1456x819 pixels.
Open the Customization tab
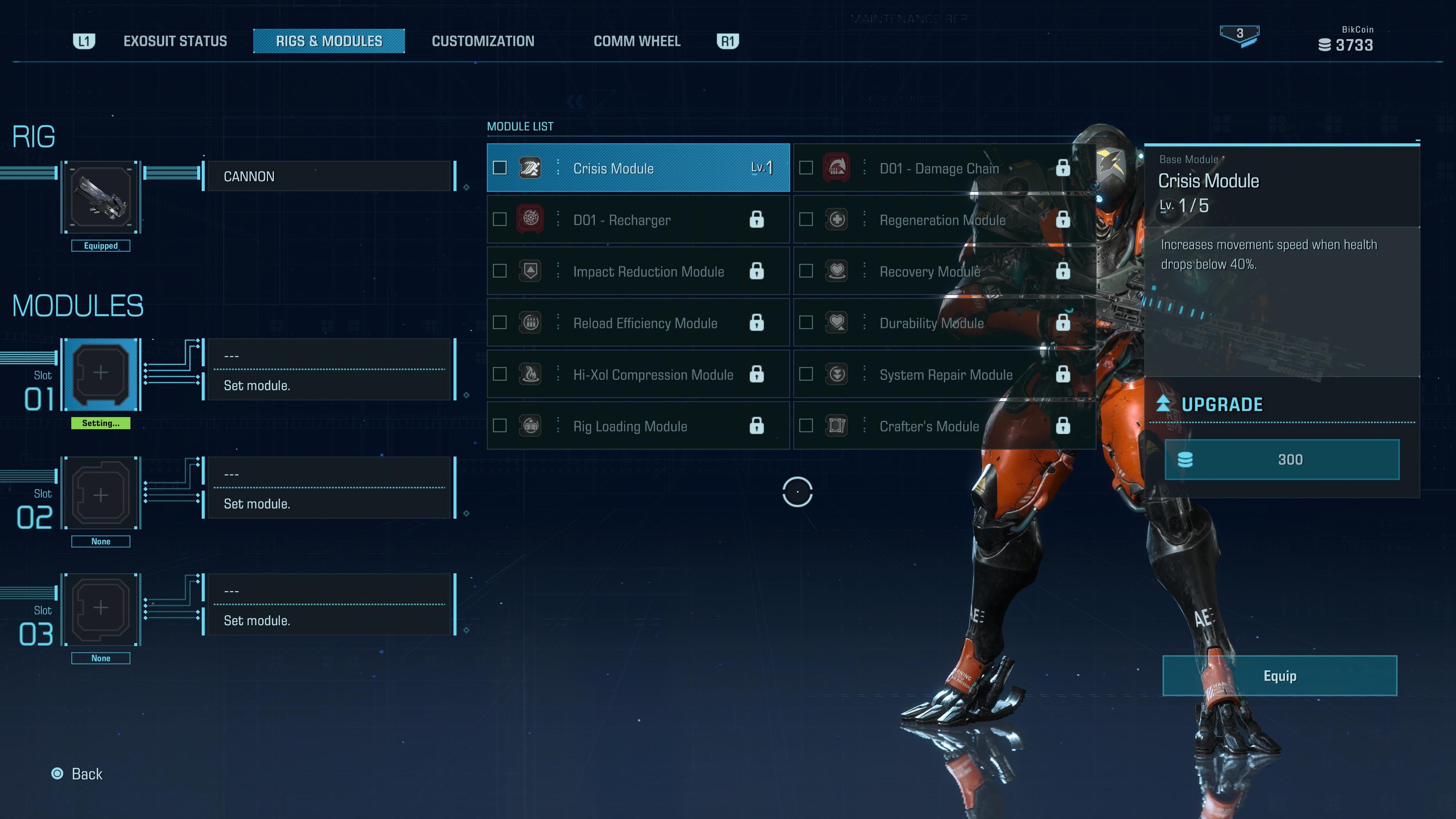coord(483,41)
